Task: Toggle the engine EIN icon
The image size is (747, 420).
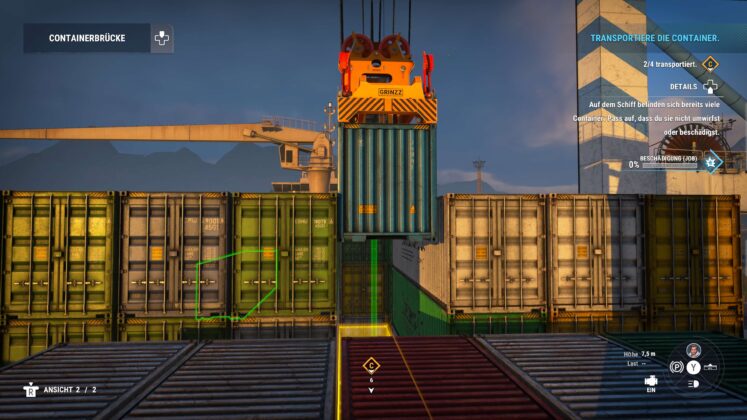Action: [651, 381]
